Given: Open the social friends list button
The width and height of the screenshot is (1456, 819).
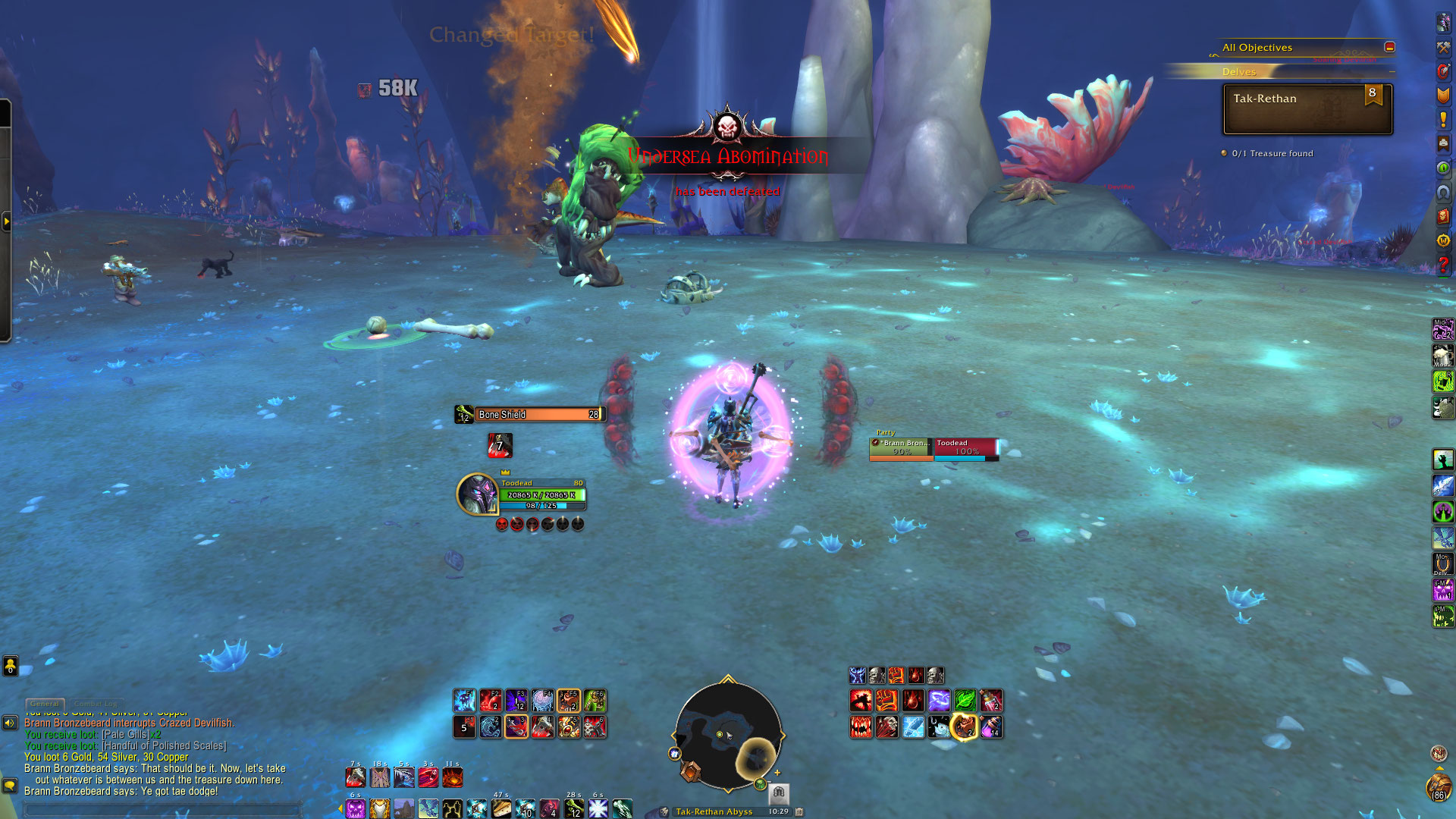Looking at the screenshot, I should coord(10,666).
